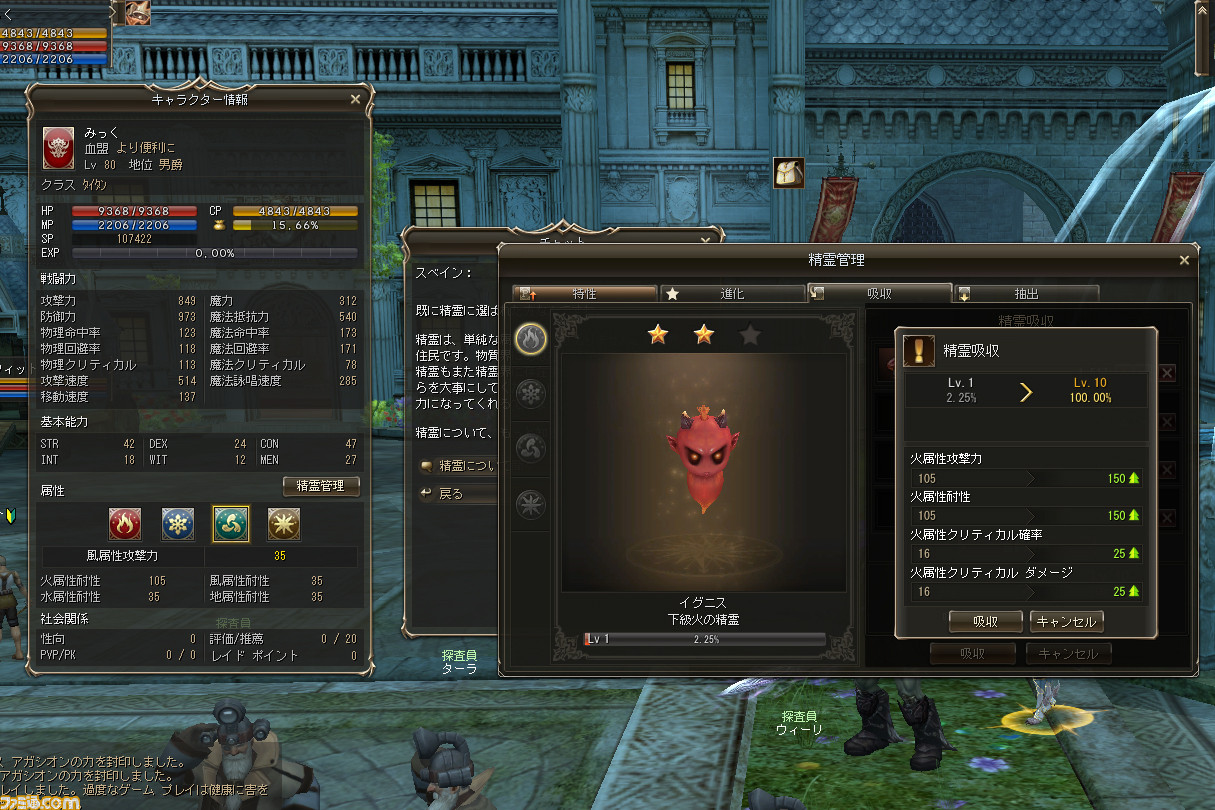Click the 戻る back dialogue option
1215x810 pixels.
(452, 494)
